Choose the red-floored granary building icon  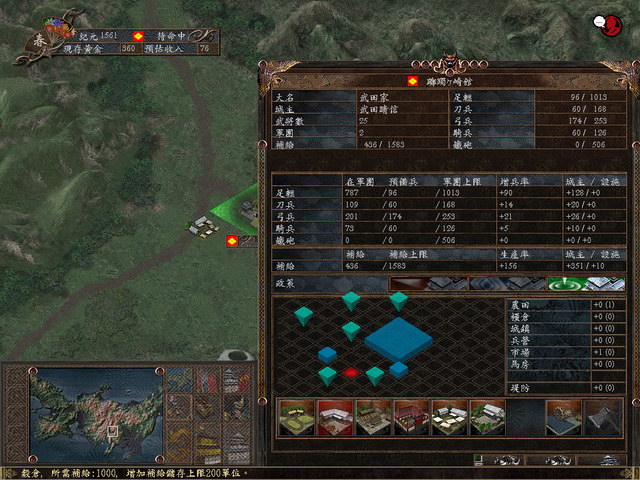tap(333, 417)
